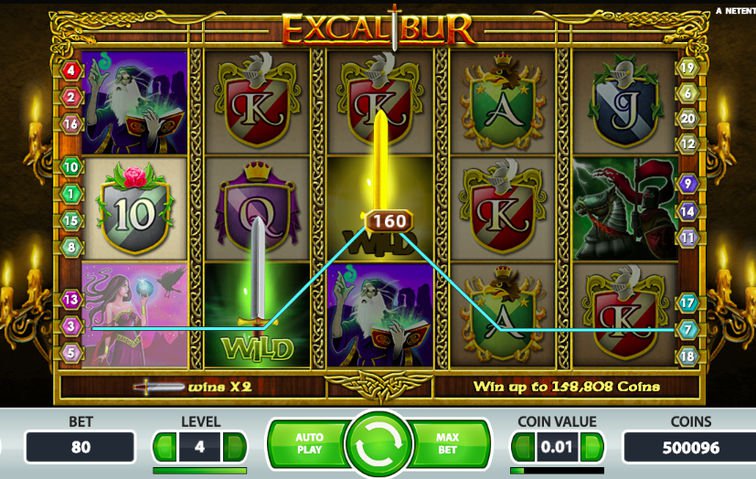Select payline 16 marker
The width and height of the screenshot is (756, 479).
[x=71, y=124]
